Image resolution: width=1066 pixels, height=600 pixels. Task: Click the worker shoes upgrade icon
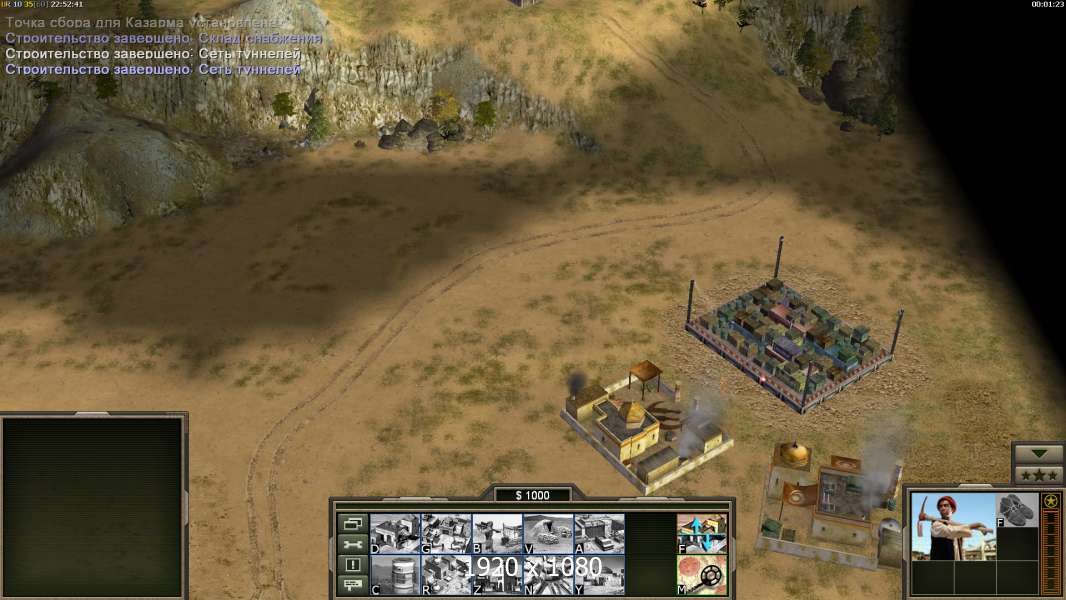tap(1017, 509)
